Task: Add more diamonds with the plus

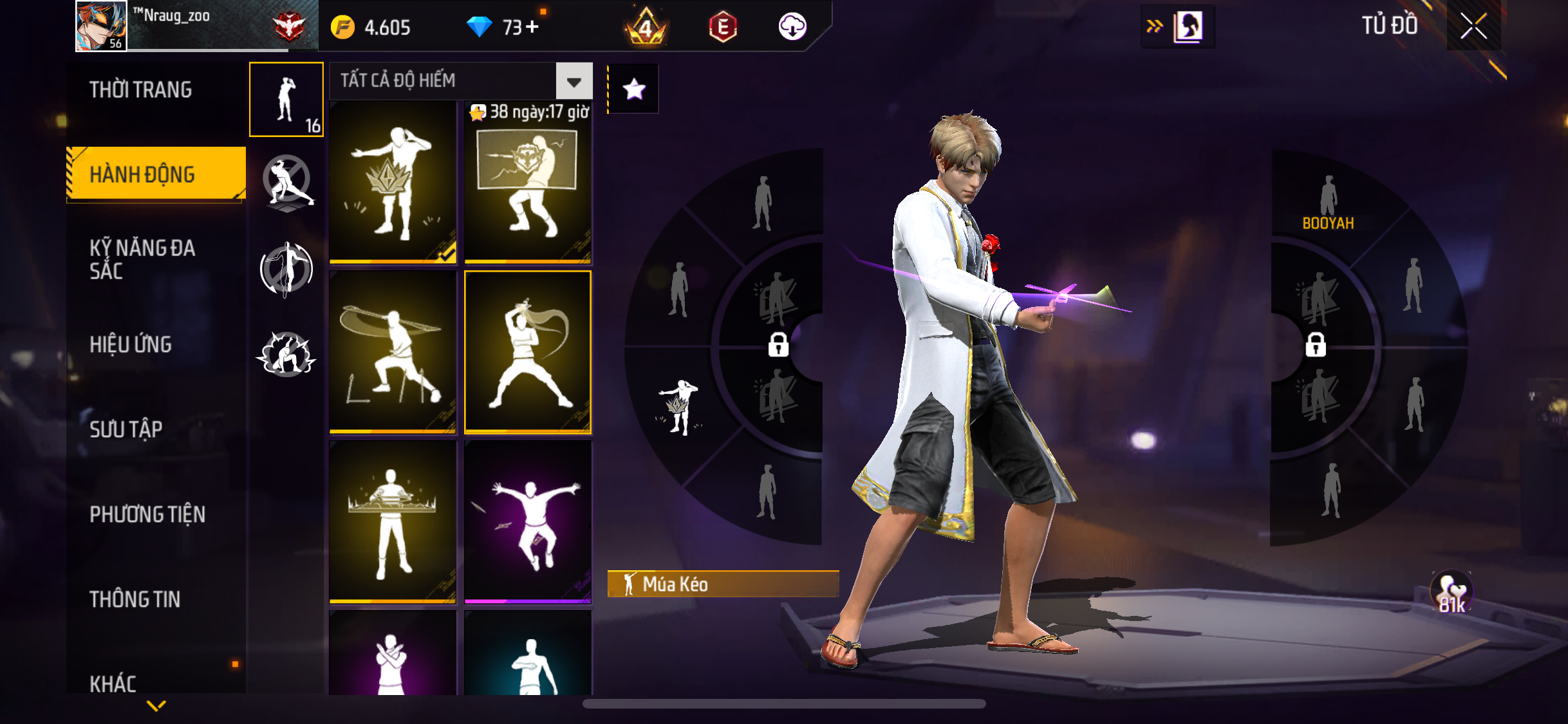Action: click(532, 26)
